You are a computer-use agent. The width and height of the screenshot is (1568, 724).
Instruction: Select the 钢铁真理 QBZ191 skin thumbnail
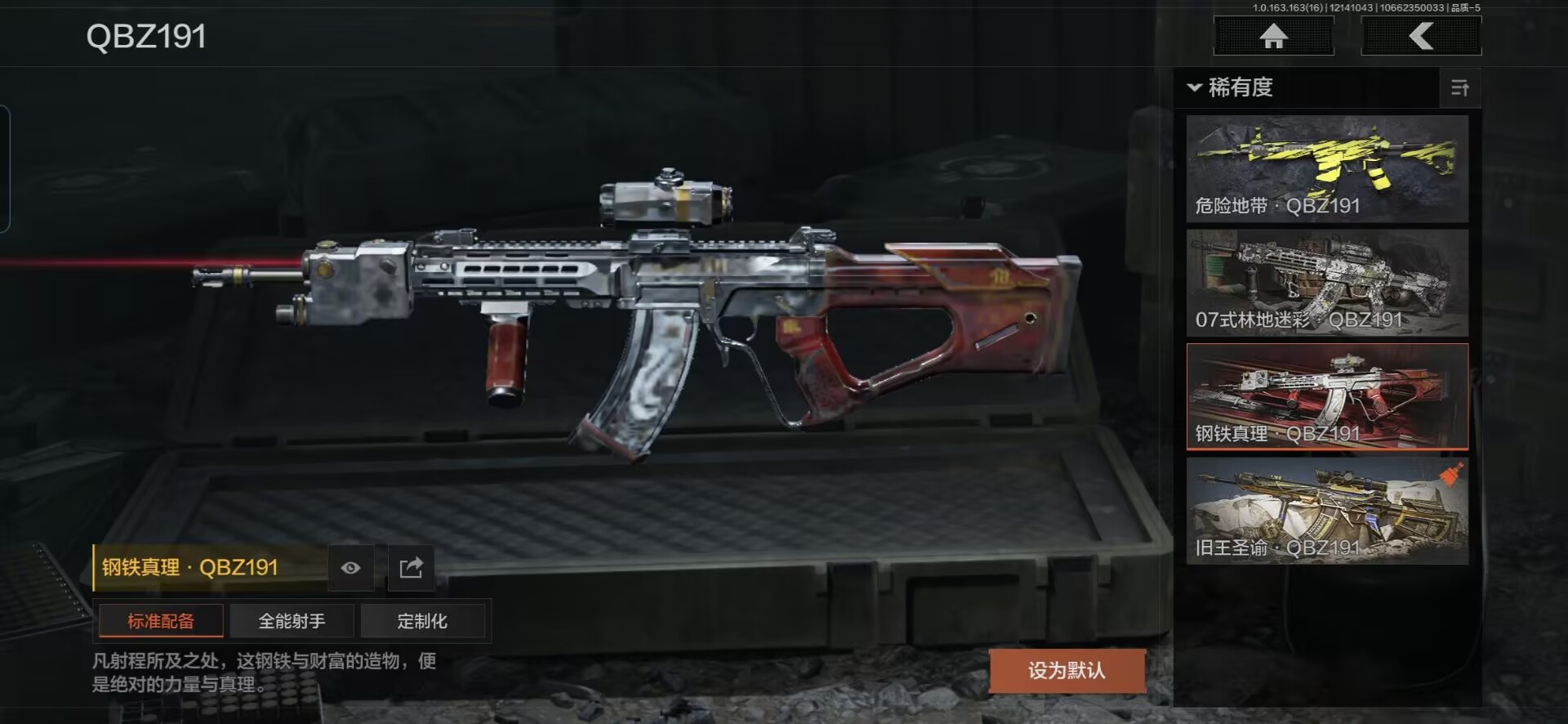point(1327,397)
